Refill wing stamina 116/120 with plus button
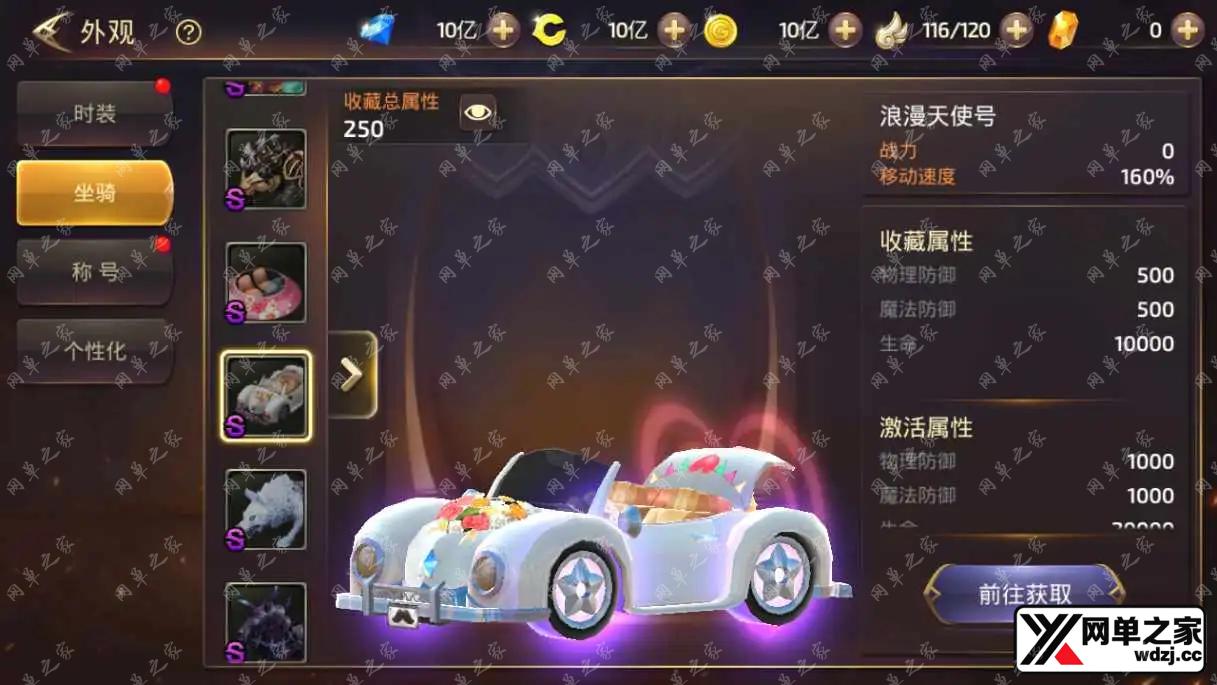 1016,30
